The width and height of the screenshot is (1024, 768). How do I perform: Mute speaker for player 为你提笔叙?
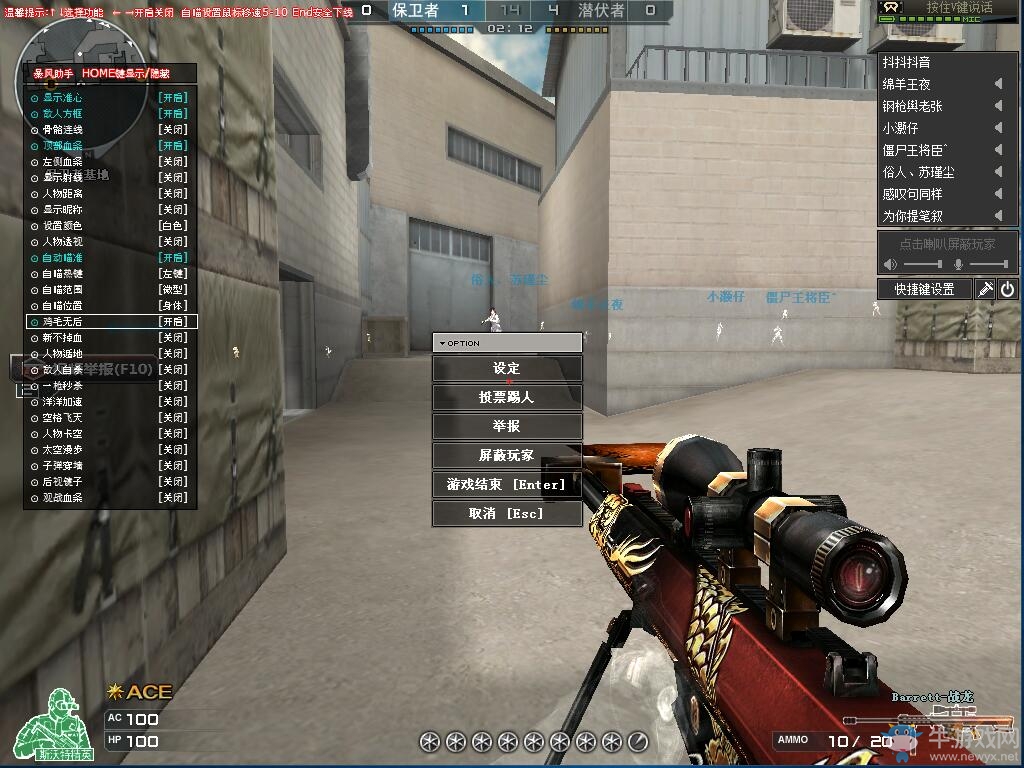click(x=997, y=216)
